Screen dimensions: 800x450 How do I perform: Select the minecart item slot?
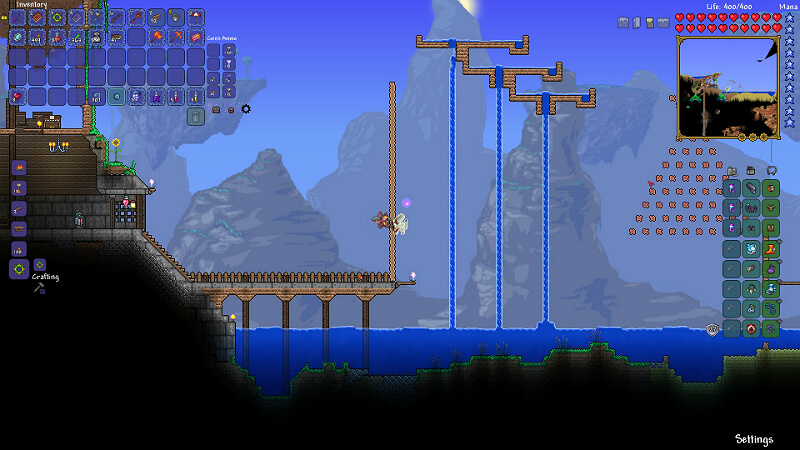pyautogui.click(x=115, y=37)
